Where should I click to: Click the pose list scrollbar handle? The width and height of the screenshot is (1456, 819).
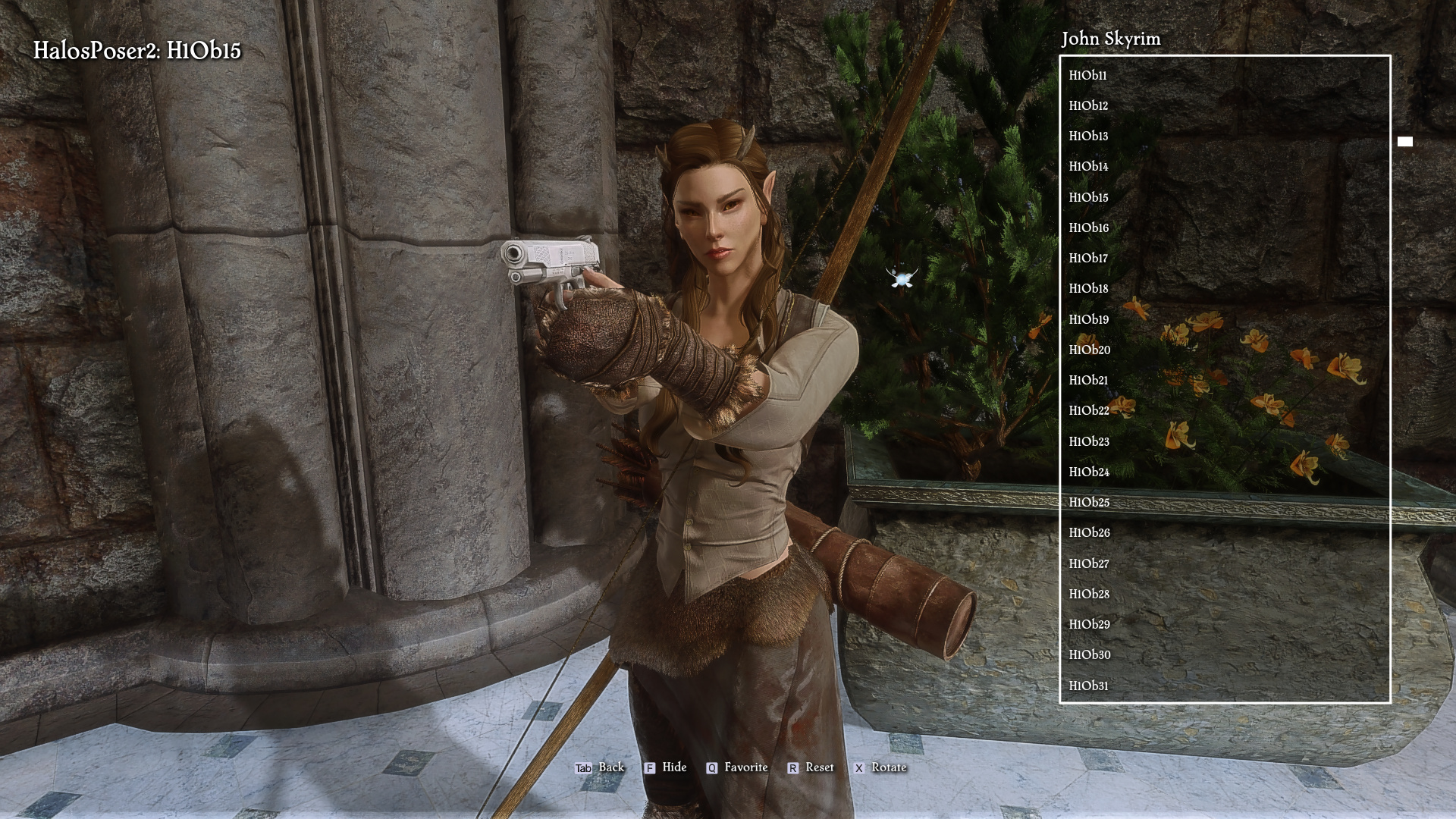pyautogui.click(x=1404, y=142)
